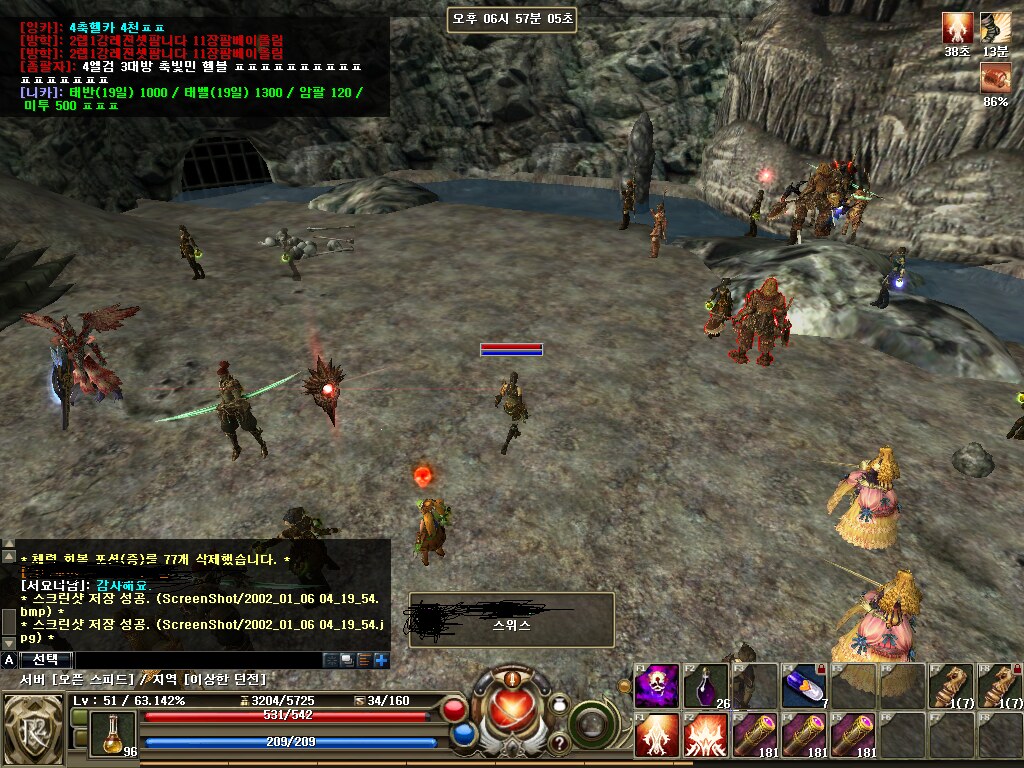This screenshot has width=1024, height=768.
Task: Click the boot speed buff icon
Action: 995,27
